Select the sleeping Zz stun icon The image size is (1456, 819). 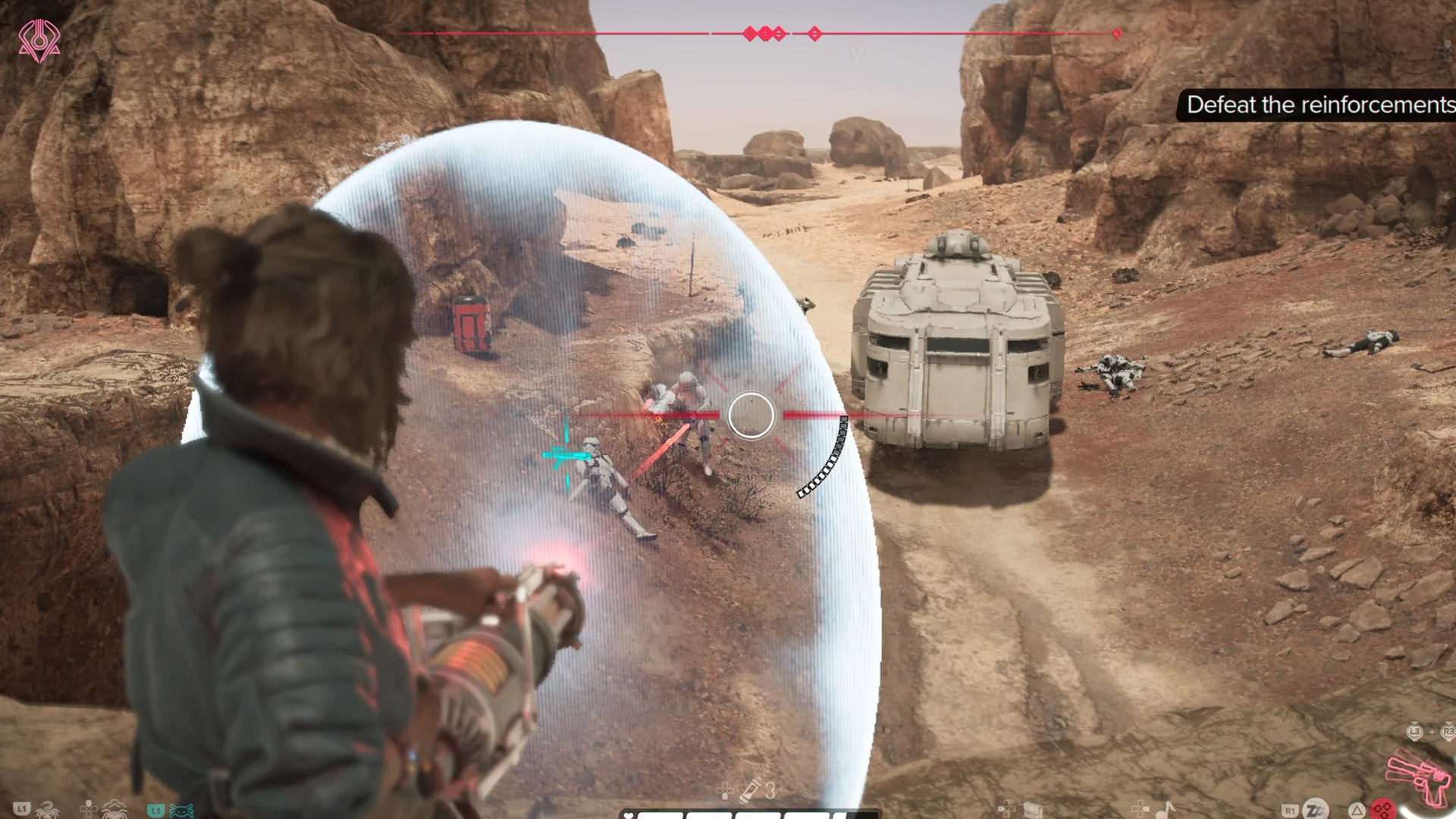(1315, 809)
